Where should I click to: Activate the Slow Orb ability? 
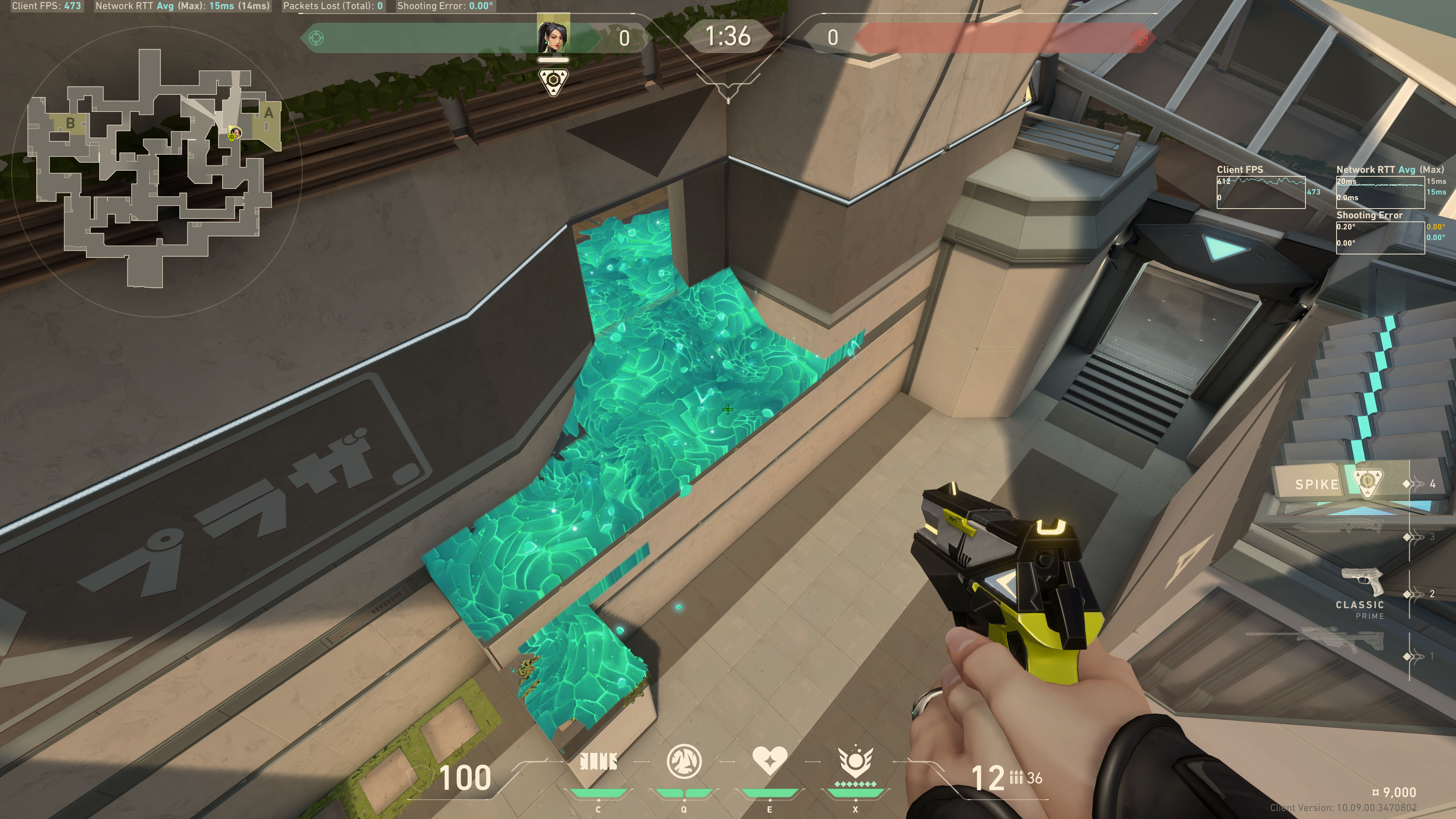pyautogui.click(x=684, y=762)
